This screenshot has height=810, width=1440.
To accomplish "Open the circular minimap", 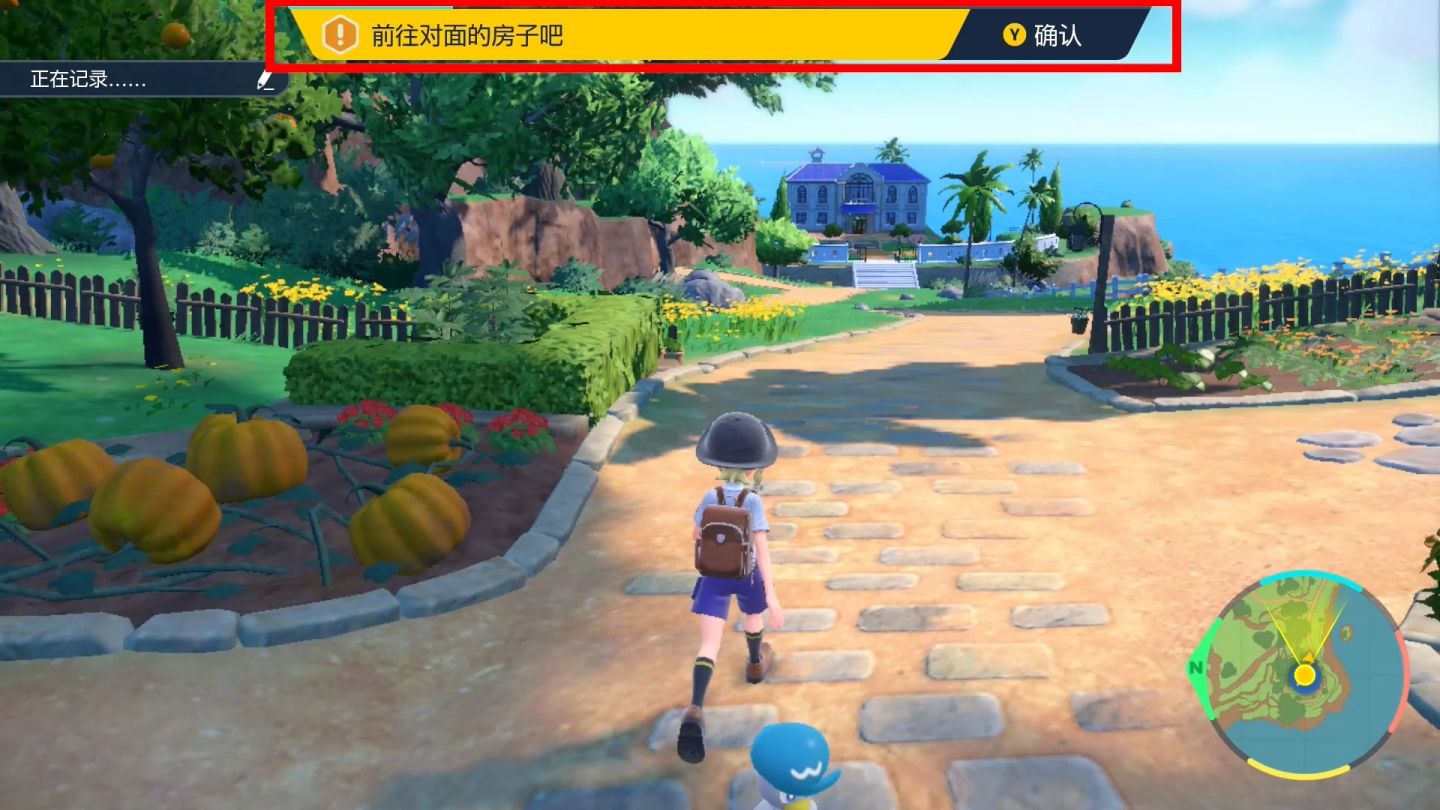I will point(1303,675).
